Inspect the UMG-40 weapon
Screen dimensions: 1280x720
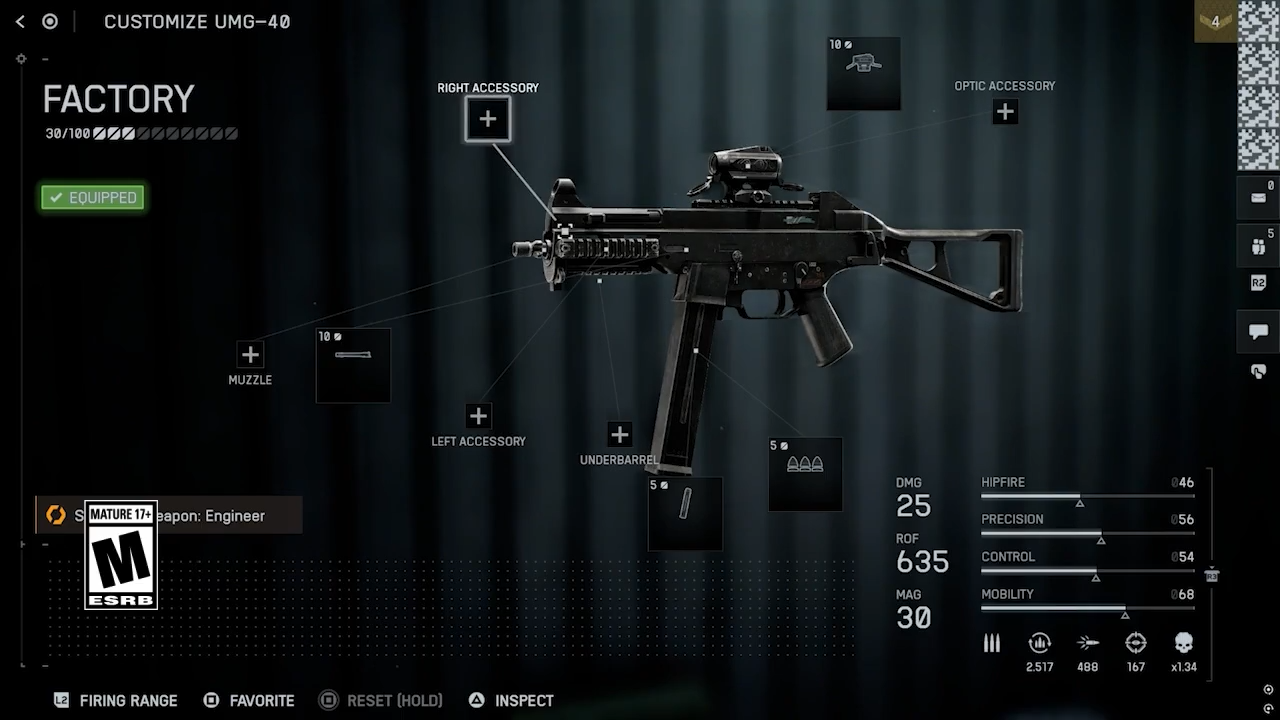point(511,701)
